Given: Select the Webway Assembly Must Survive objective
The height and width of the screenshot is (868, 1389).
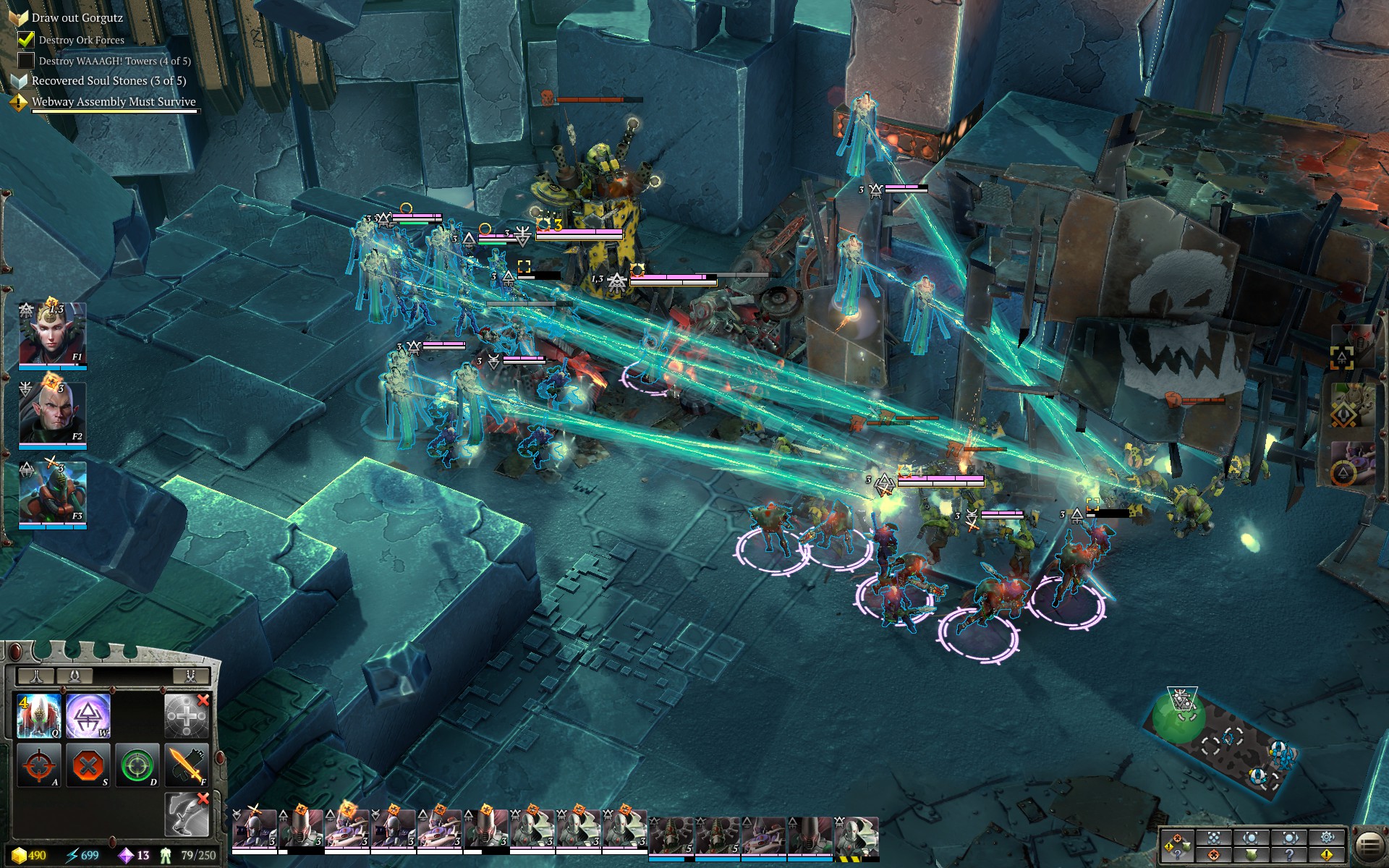Looking at the screenshot, I should [113, 102].
